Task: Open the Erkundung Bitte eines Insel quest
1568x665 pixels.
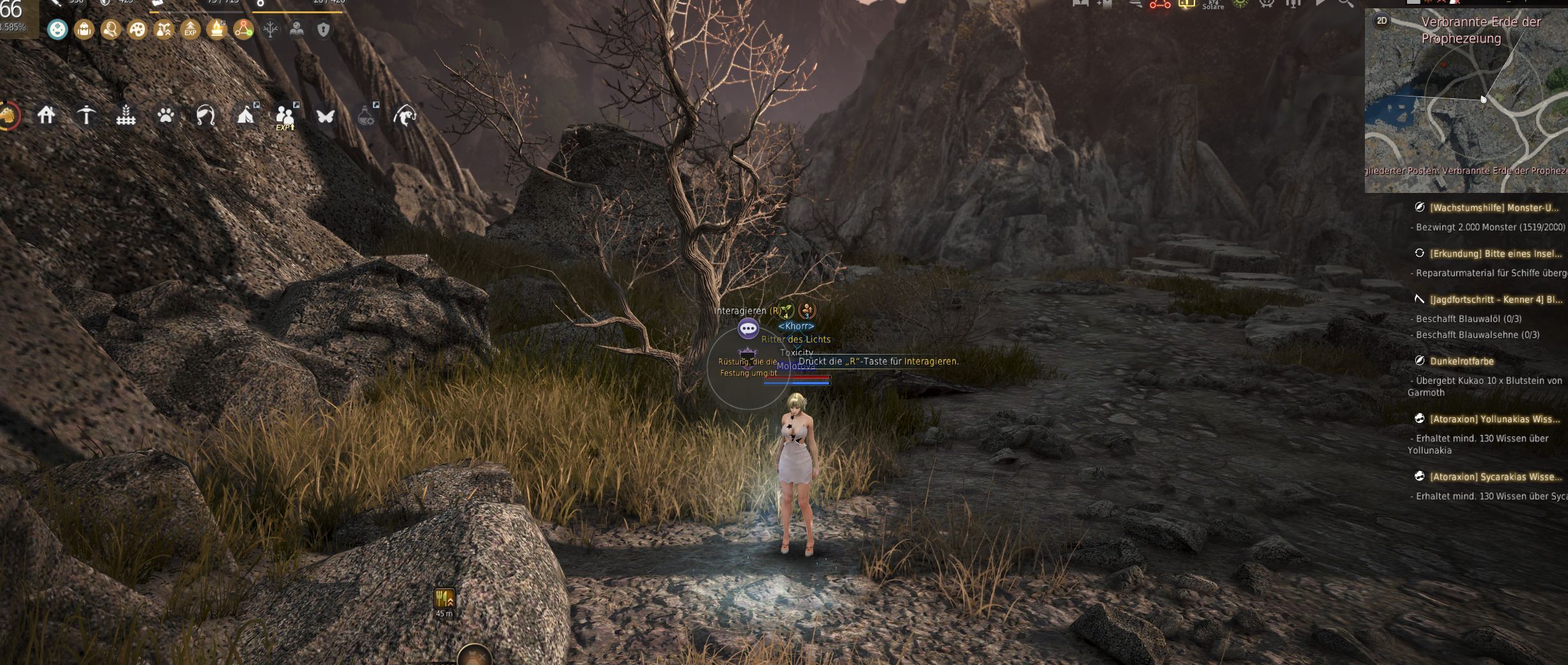Action: point(1495,254)
